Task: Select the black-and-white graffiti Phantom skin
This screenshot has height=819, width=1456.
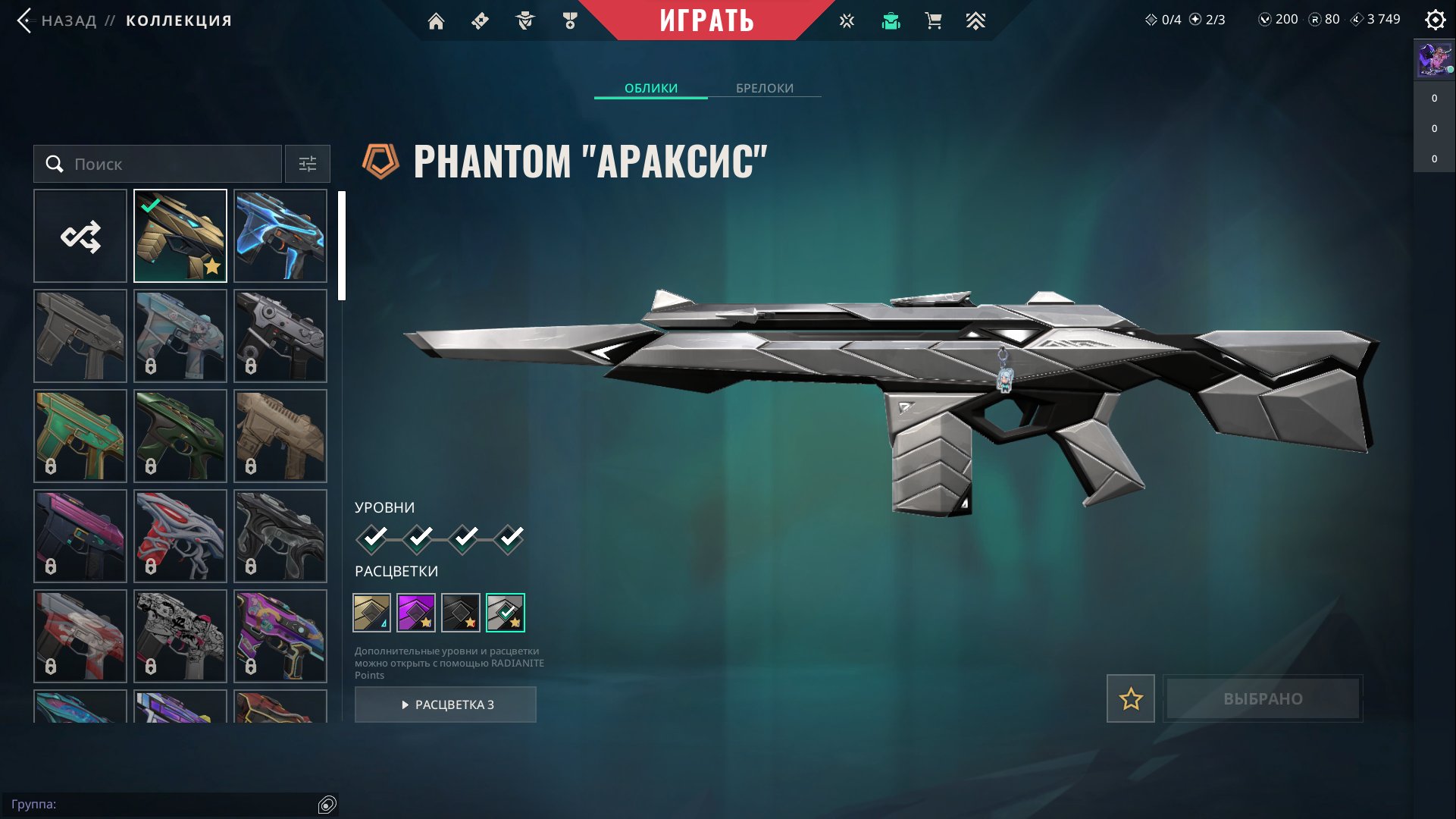Action: (x=180, y=636)
